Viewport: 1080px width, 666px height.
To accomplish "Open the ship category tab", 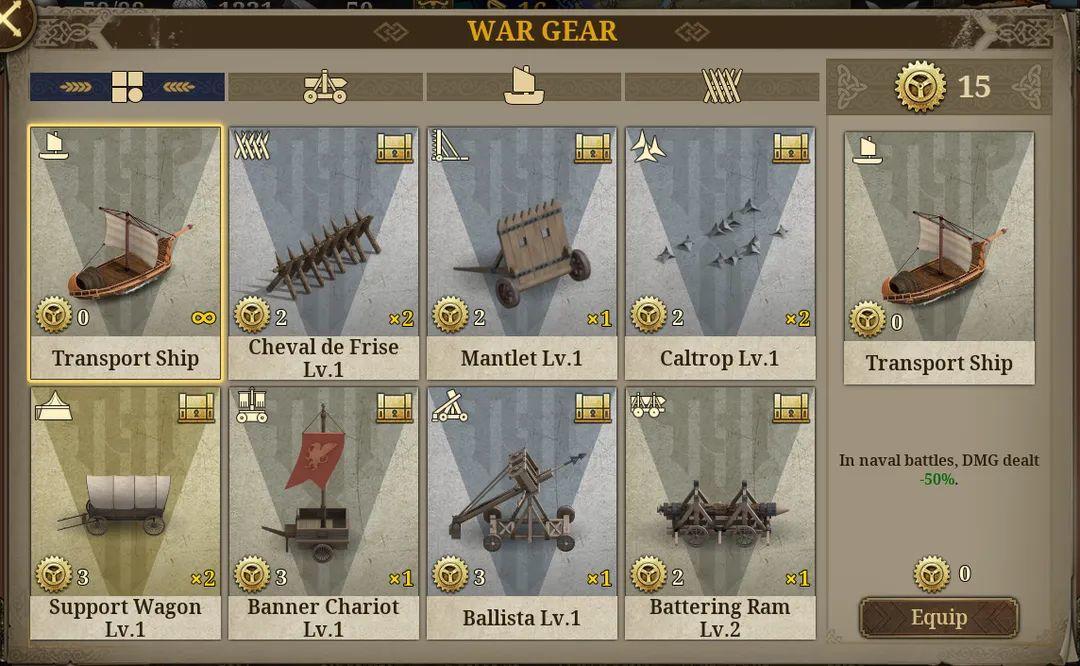I will (x=523, y=87).
